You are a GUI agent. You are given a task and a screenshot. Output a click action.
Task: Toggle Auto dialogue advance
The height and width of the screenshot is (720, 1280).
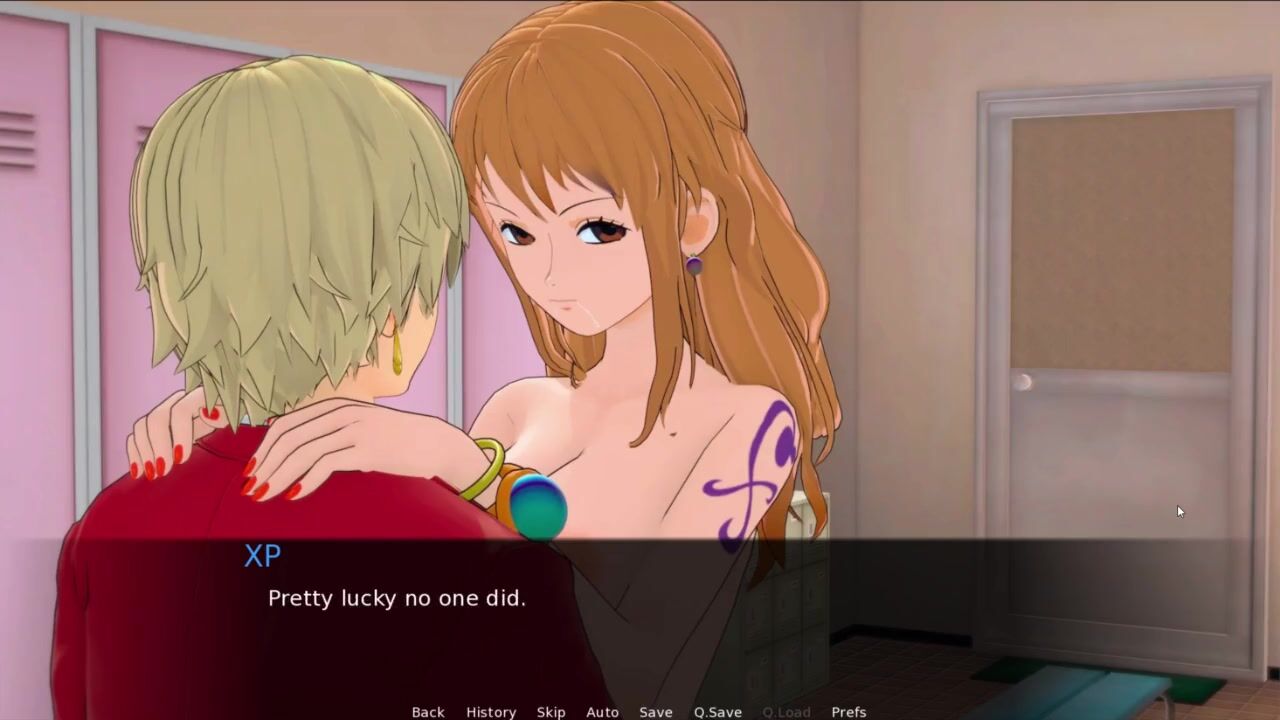point(602,712)
